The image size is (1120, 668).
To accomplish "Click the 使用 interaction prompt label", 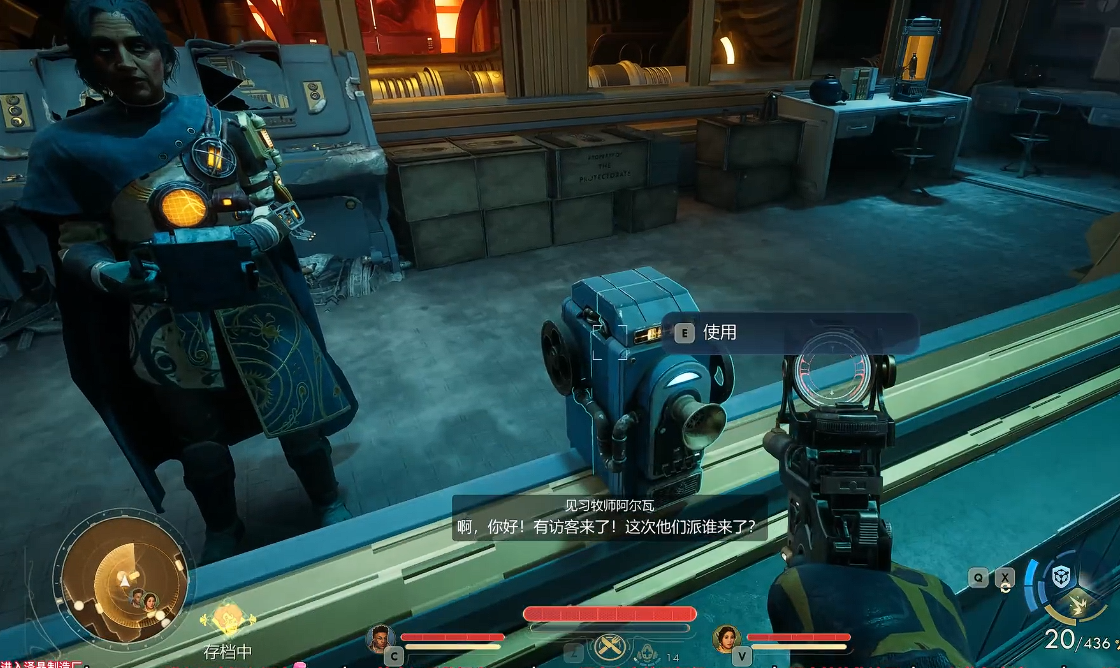I will (720, 332).
